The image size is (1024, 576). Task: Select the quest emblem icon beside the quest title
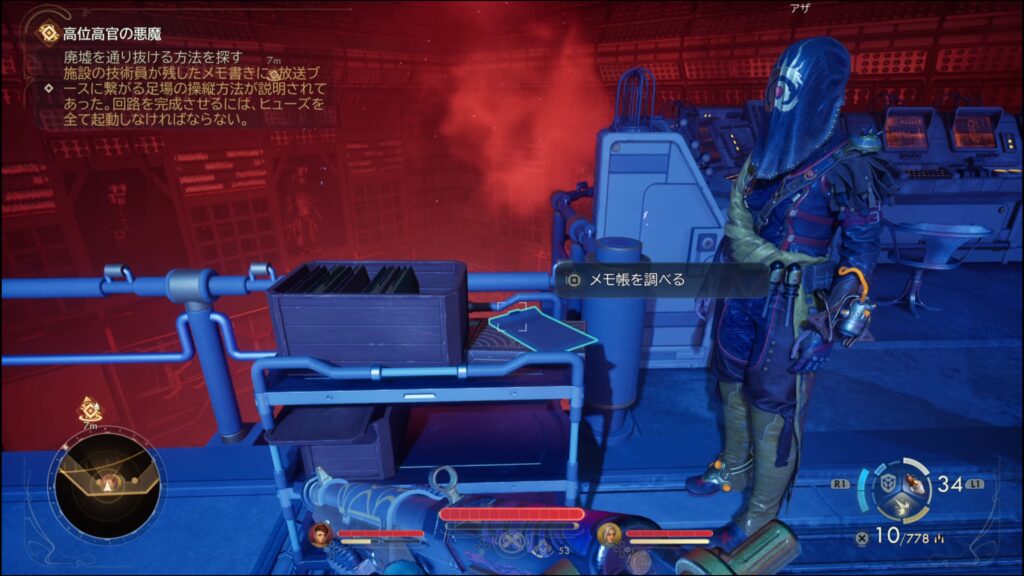tap(48, 34)
